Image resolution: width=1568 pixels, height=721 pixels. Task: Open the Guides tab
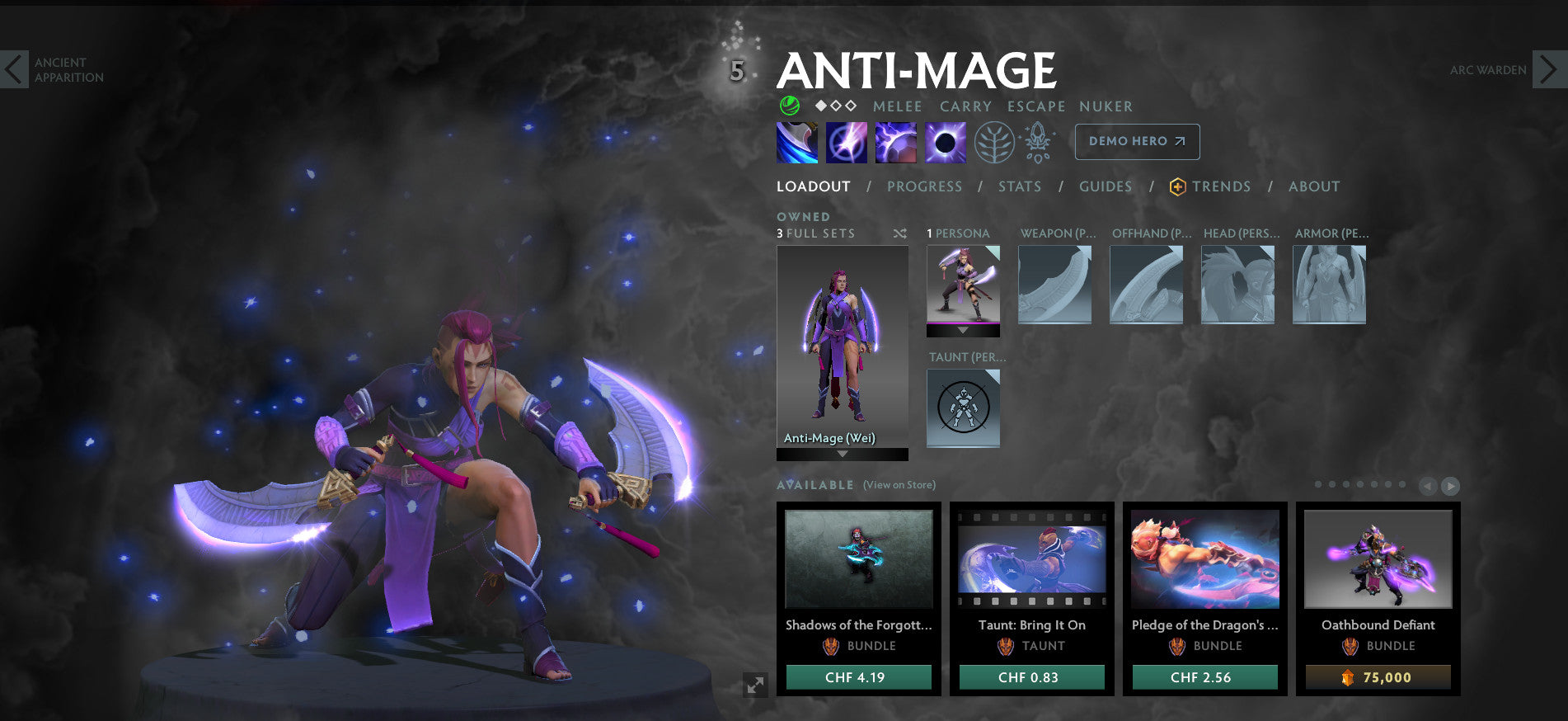coord(1105,186)
